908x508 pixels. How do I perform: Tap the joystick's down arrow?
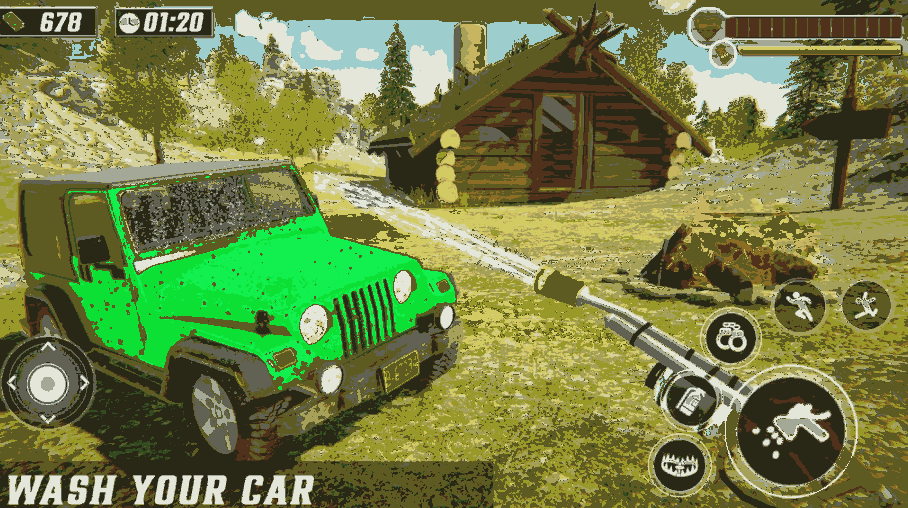coord(46,417)
